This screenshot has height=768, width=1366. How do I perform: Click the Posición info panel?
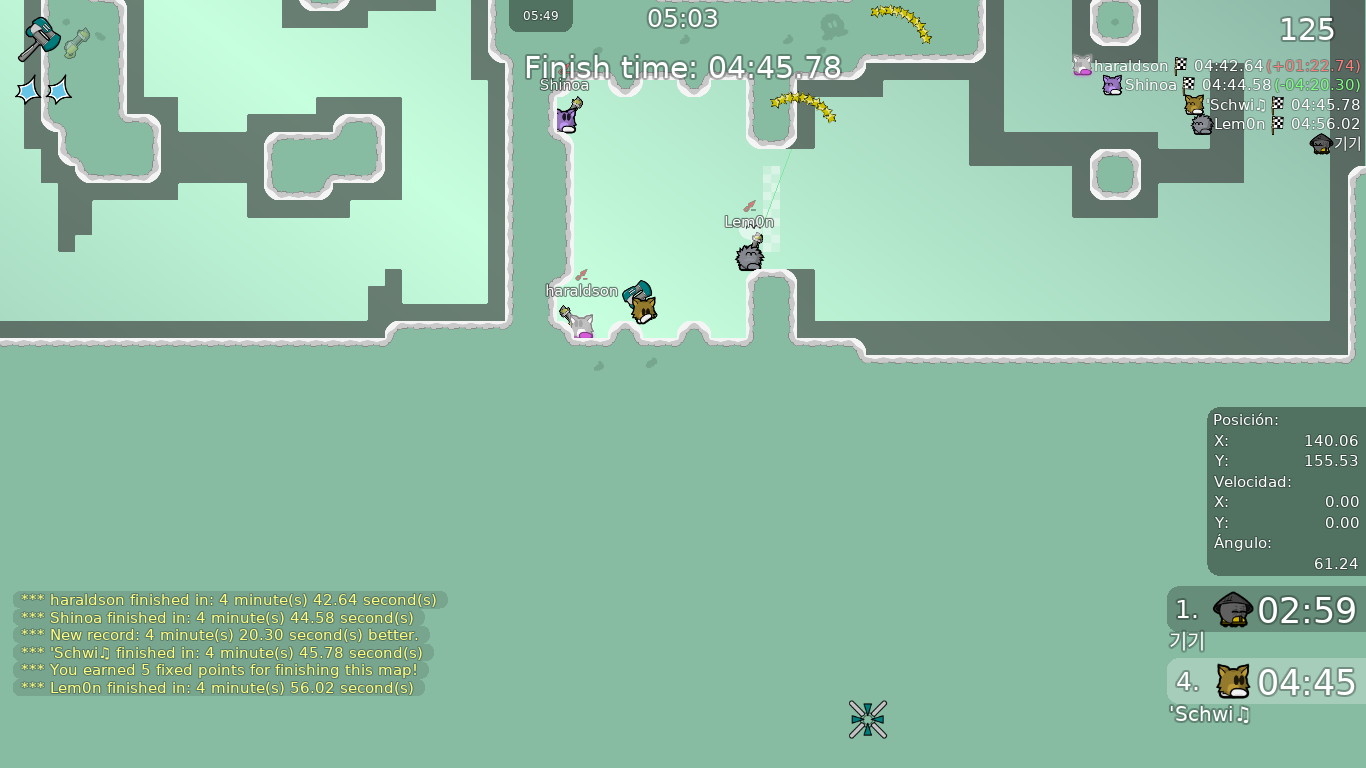(x=1285, y=491)
